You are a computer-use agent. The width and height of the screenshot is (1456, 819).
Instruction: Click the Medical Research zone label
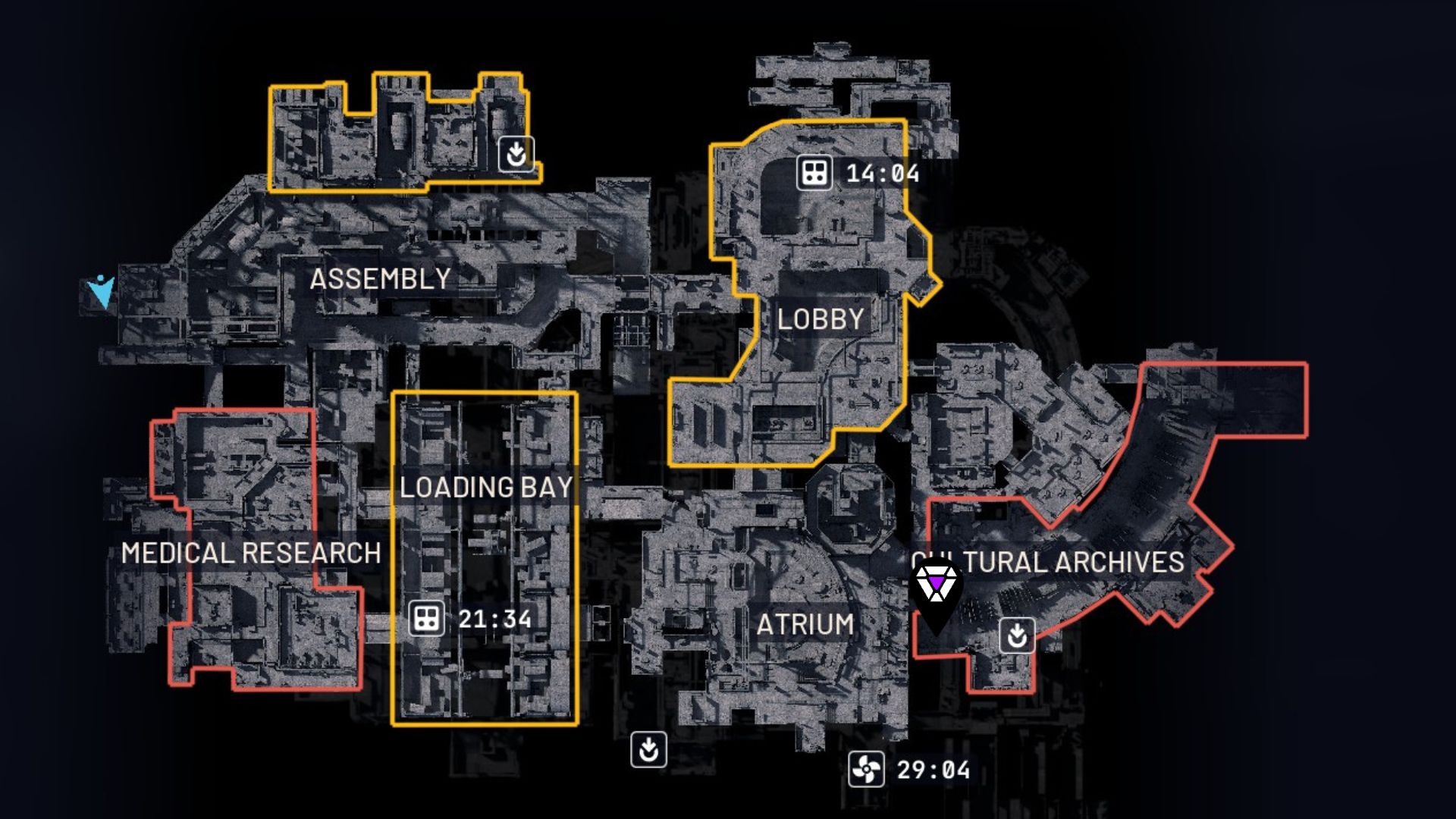pos(251,553)
